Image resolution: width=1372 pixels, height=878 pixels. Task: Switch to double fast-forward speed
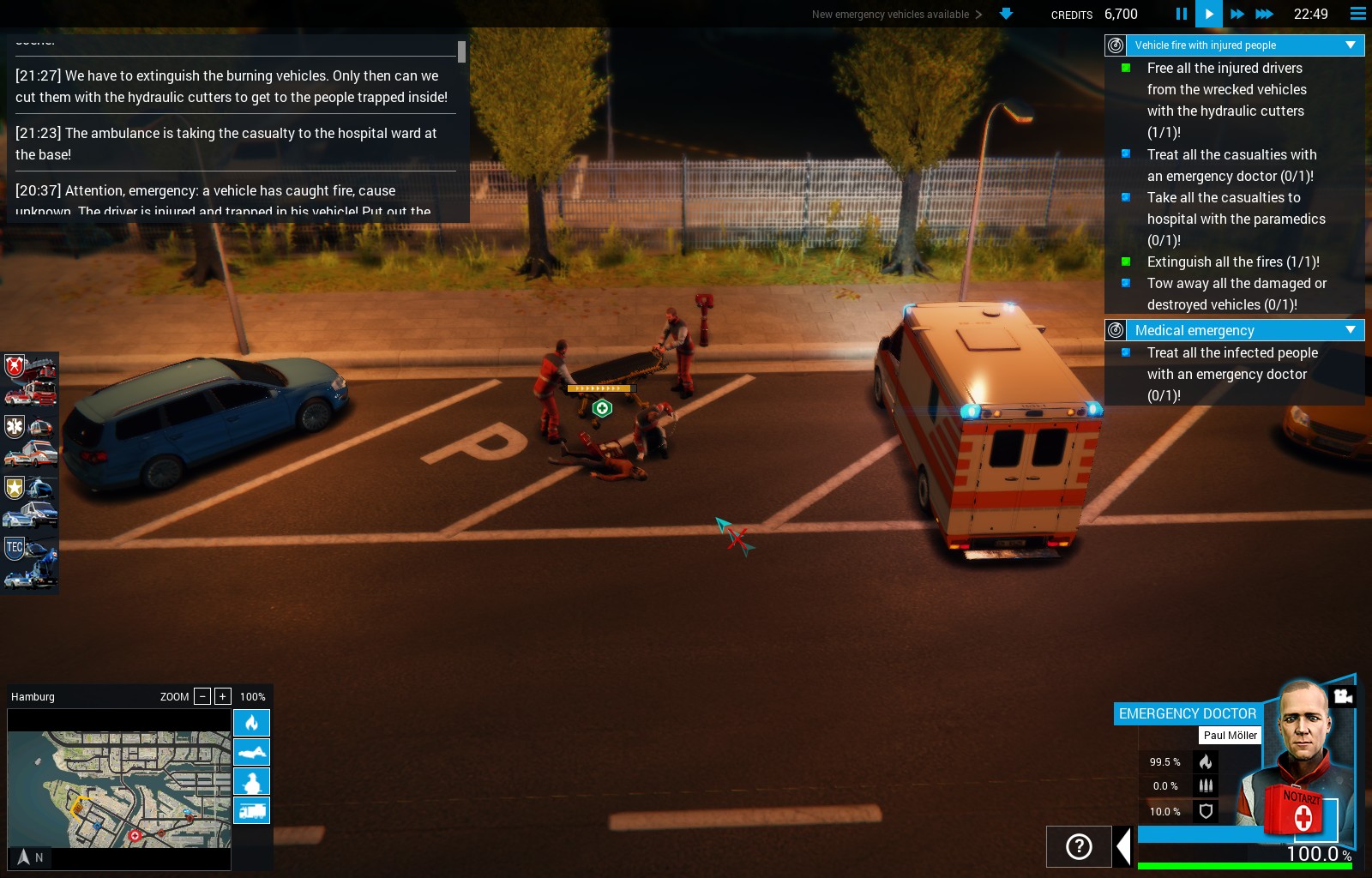(x=1237, y=14)
